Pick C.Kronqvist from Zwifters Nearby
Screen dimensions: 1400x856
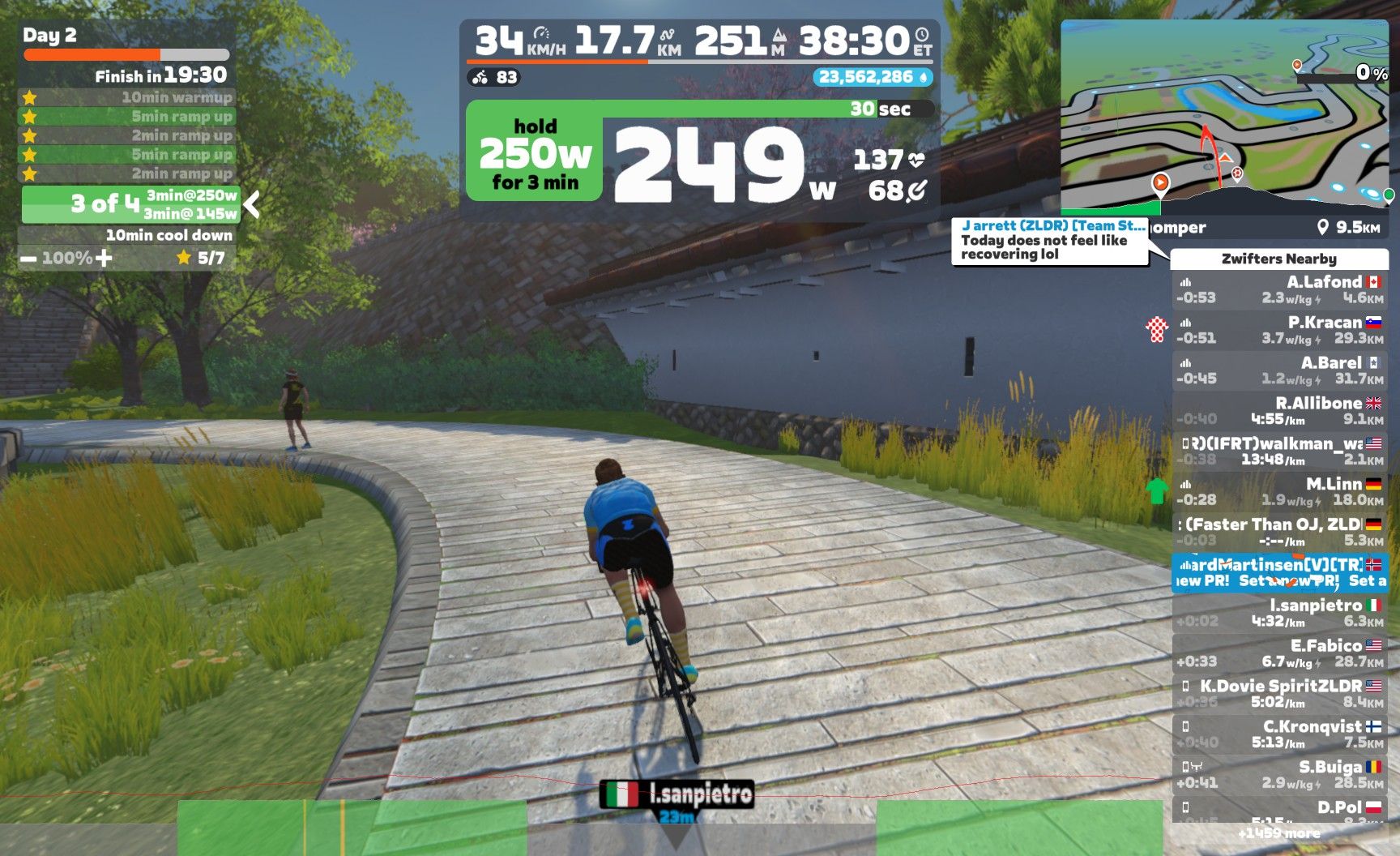(x=1279, y=734)
